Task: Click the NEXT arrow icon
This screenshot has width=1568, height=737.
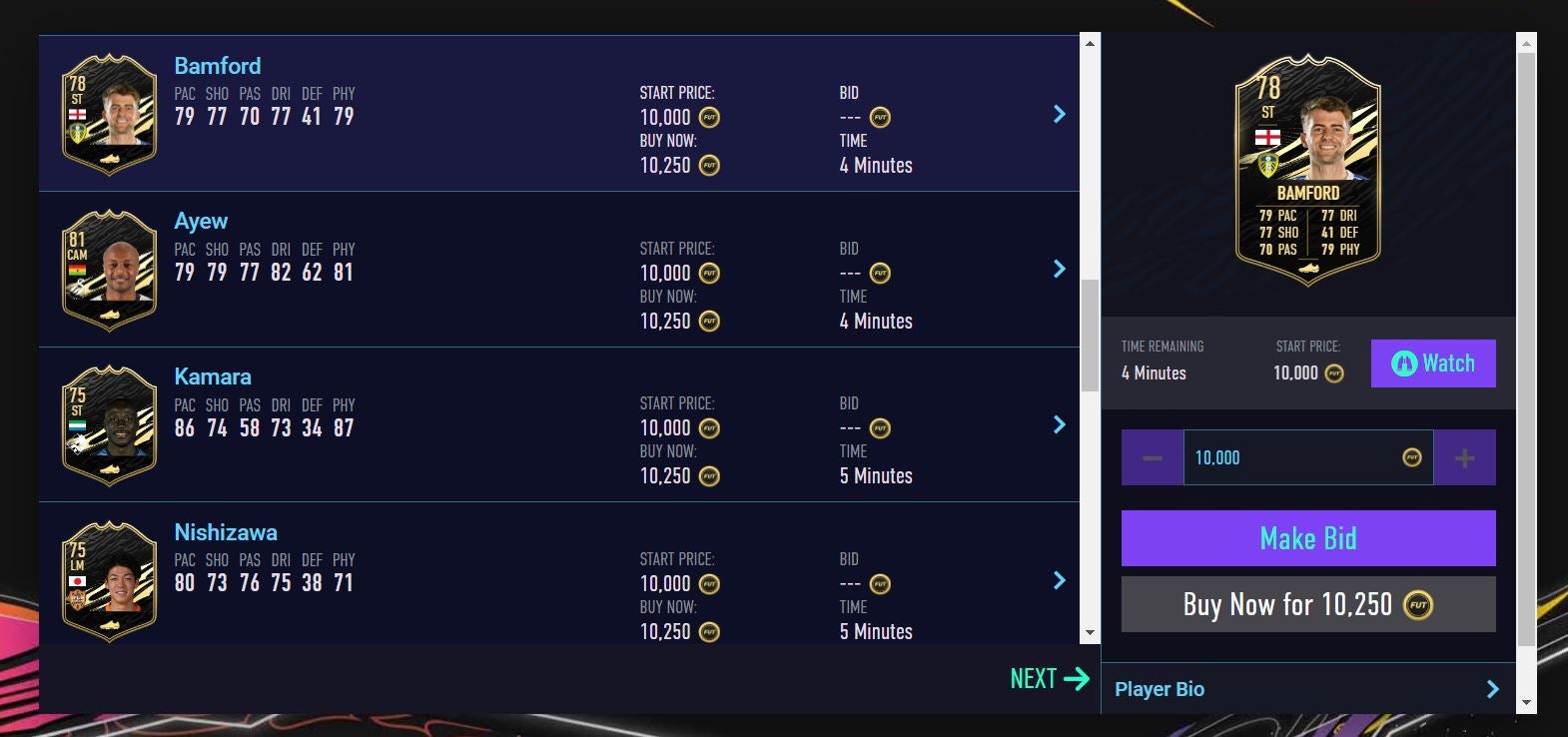Action: 1081,678
